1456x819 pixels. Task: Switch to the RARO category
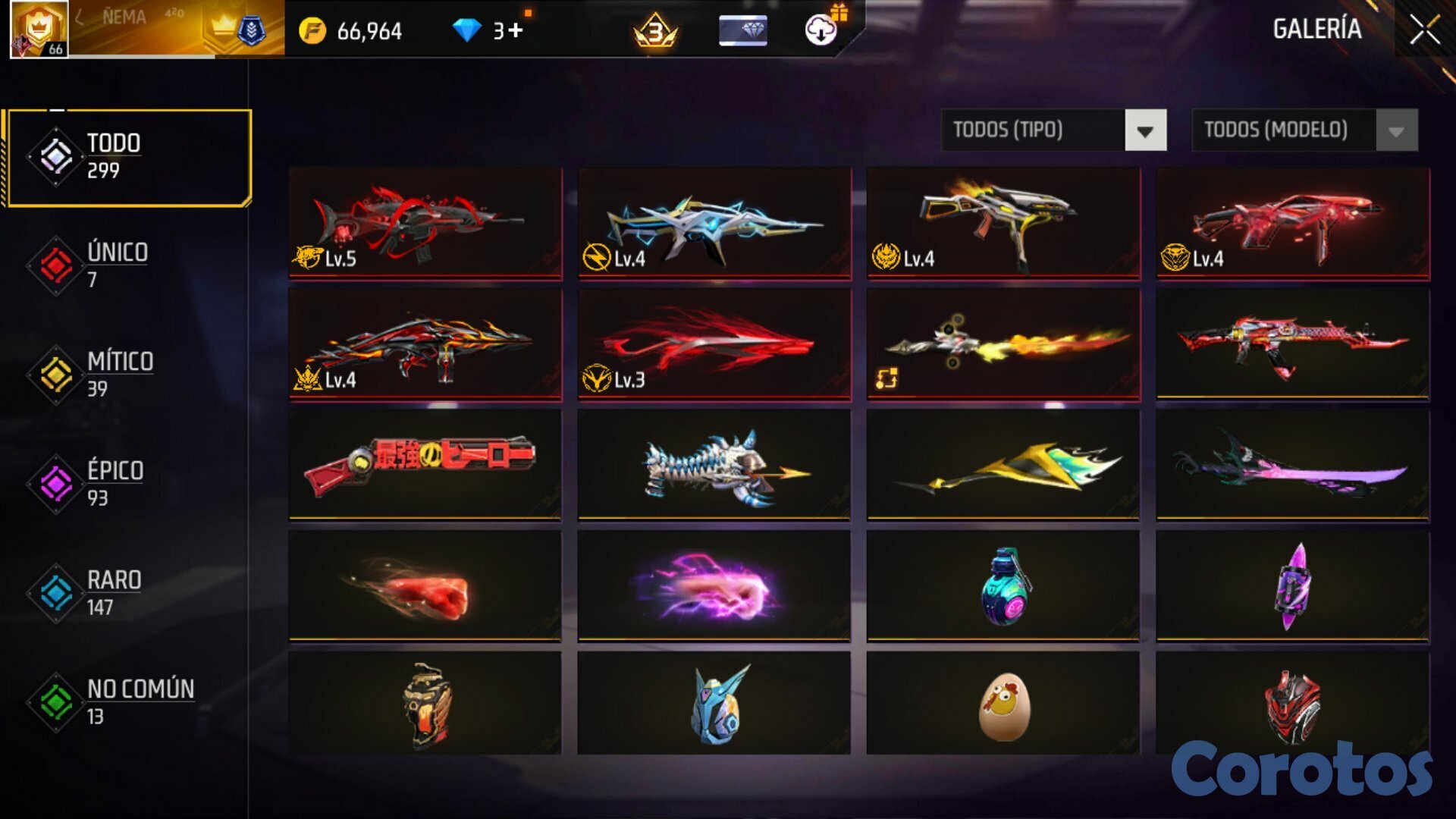tap(114, 593)
